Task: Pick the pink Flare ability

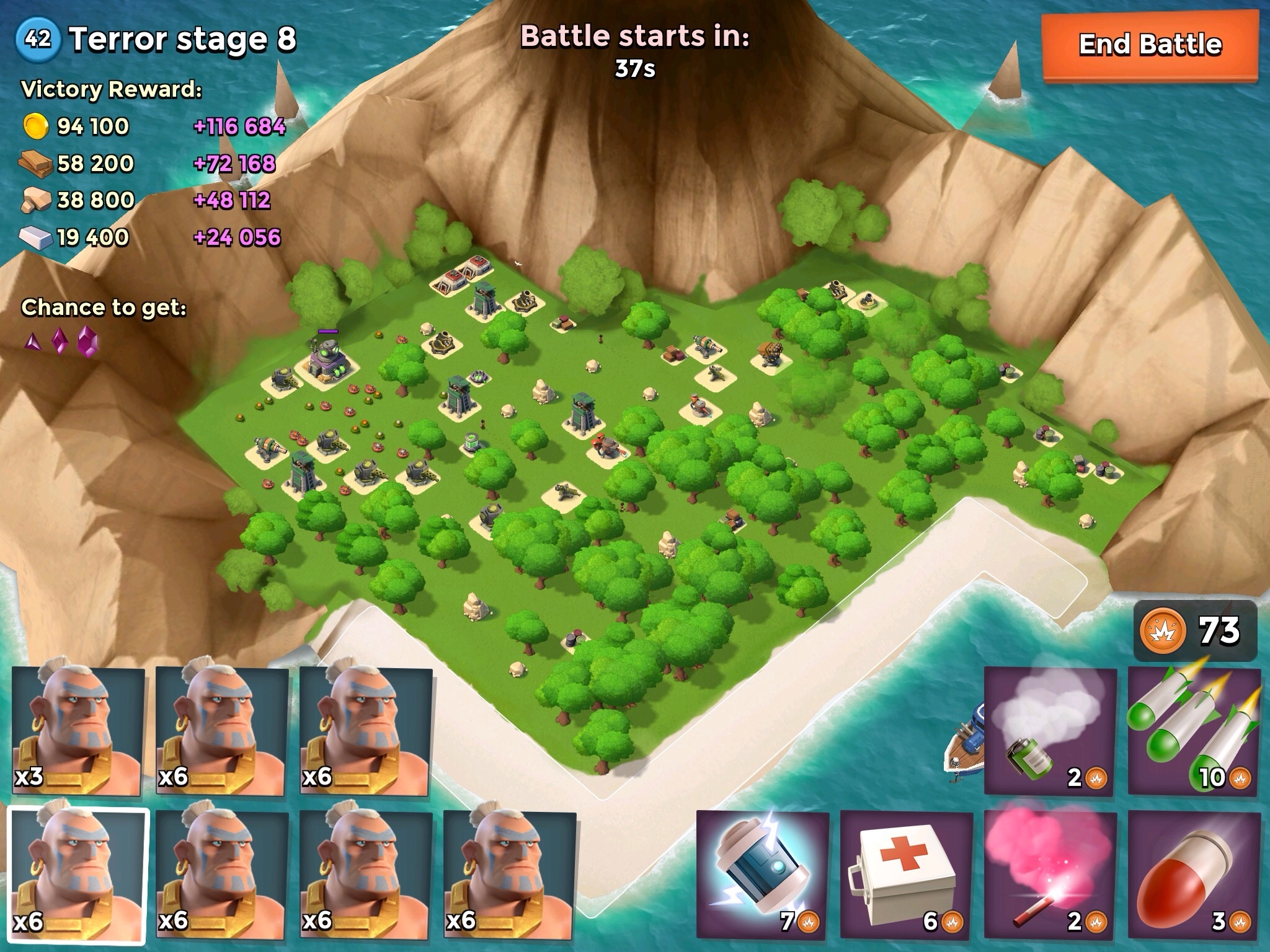Action: tap(1050, 874)
